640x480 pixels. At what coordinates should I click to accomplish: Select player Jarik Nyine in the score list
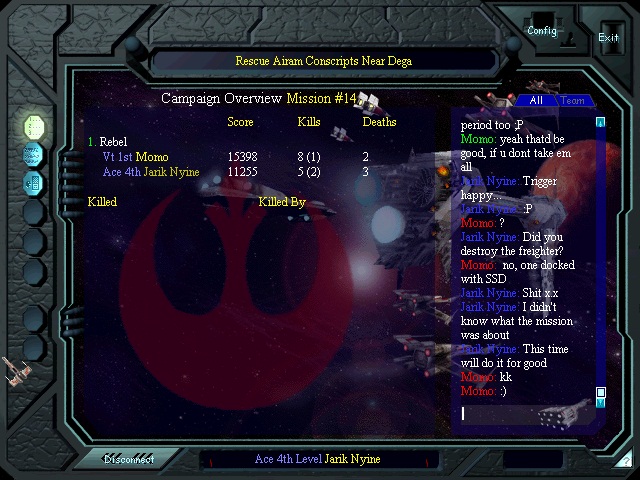[166, 172]
